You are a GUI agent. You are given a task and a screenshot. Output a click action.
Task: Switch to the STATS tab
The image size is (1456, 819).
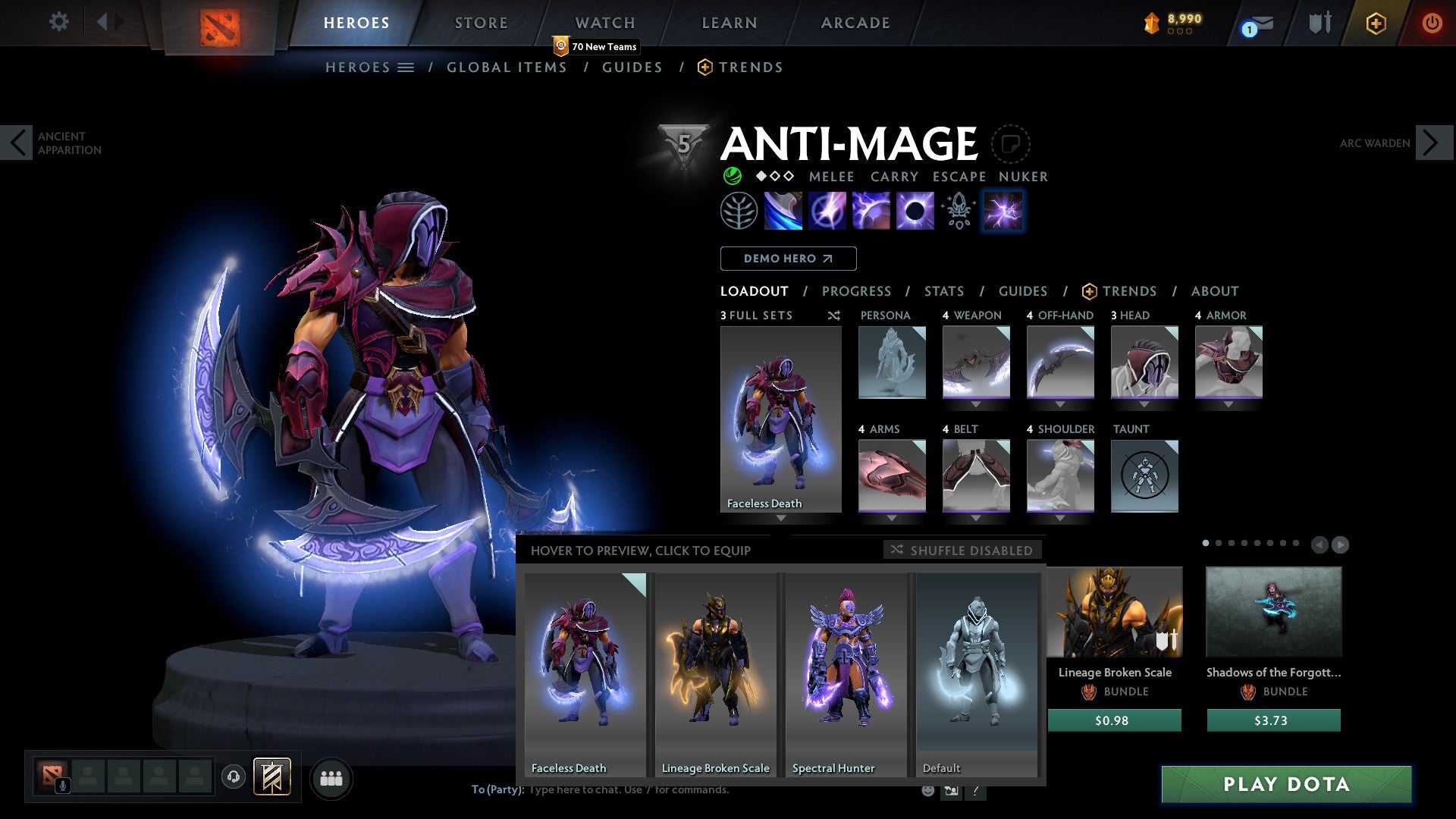pyautogui.click(x=943, y=290)
